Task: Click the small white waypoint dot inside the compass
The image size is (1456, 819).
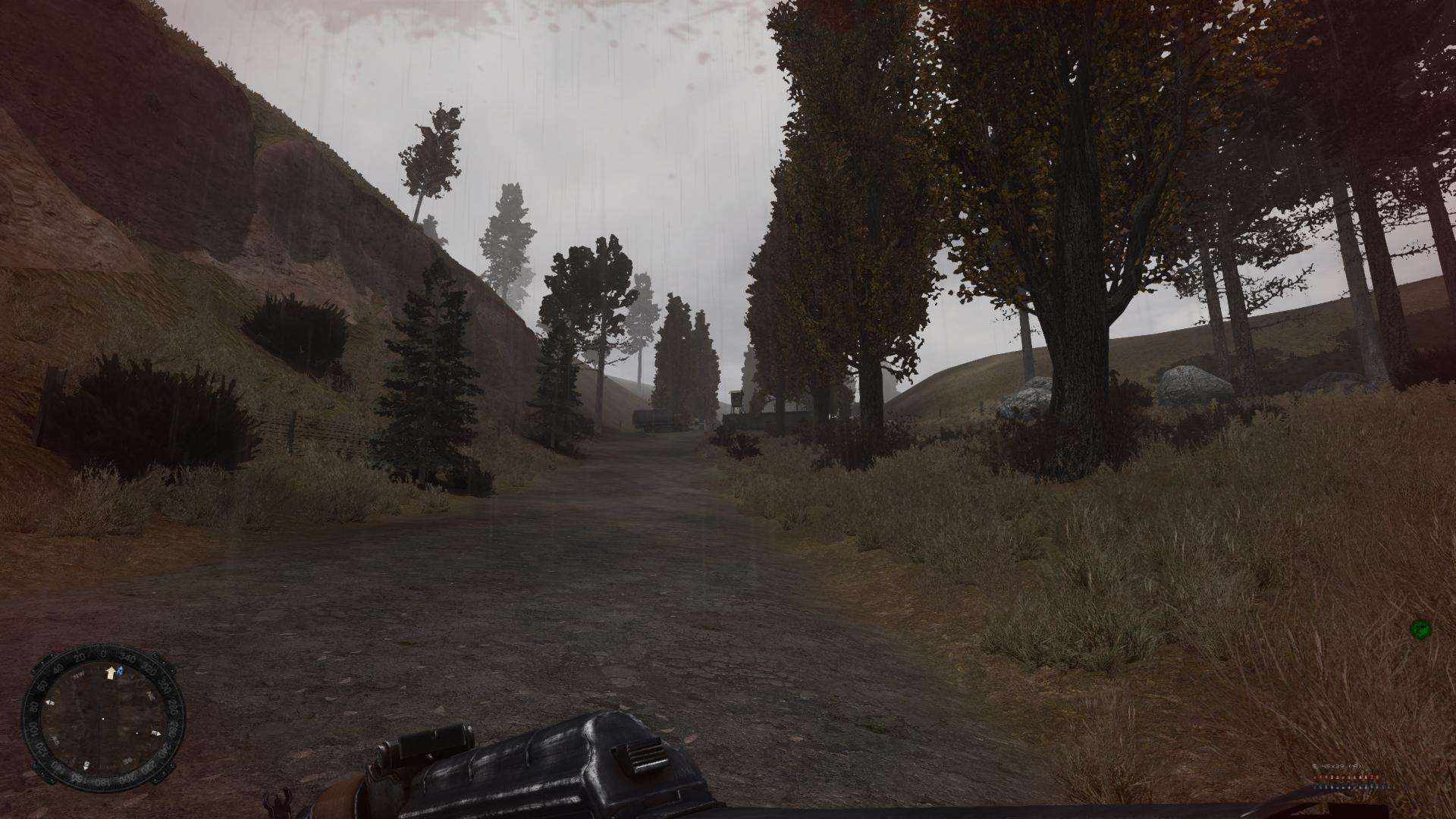Action: 137,733
